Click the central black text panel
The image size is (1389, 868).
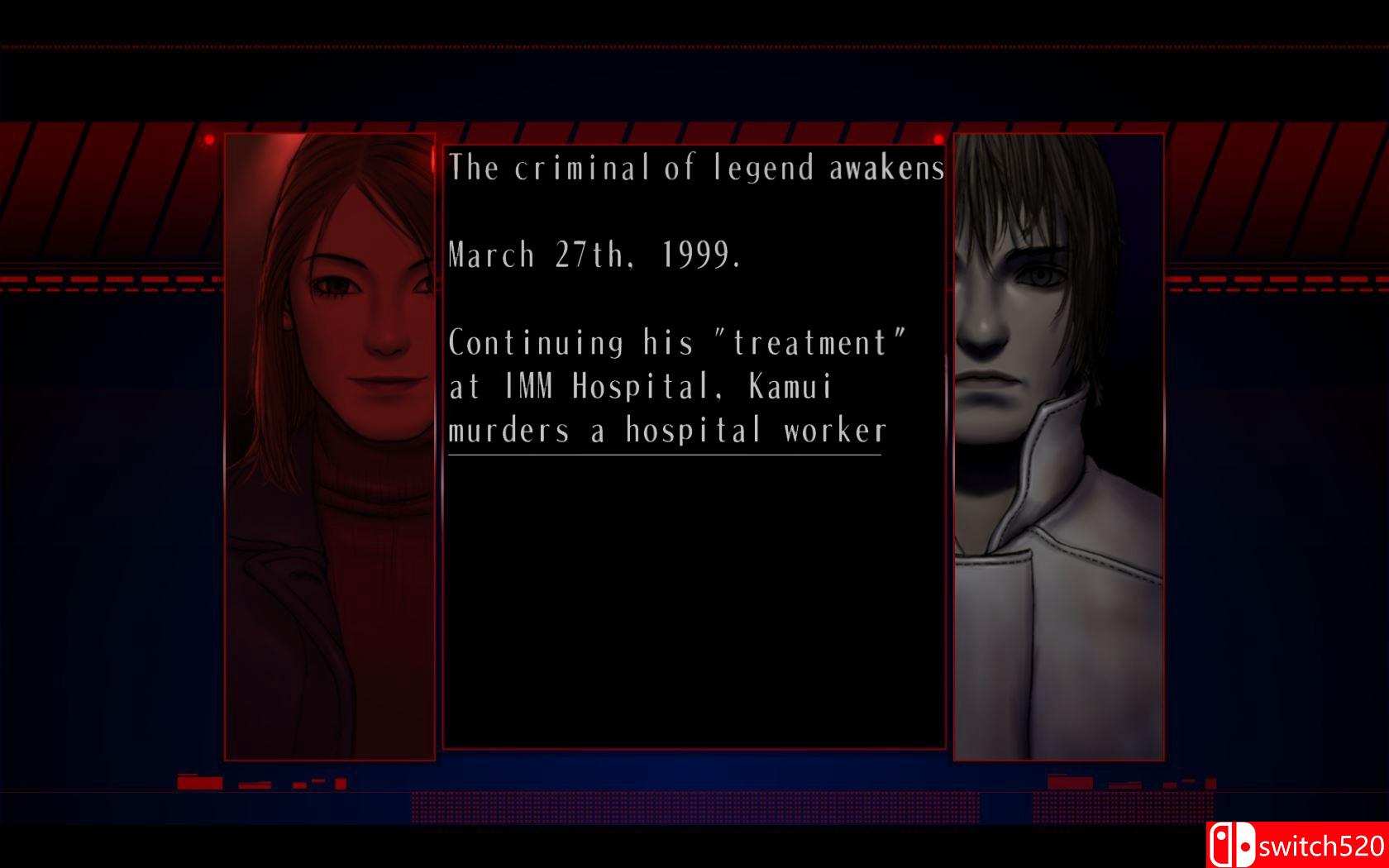[693, 579]
